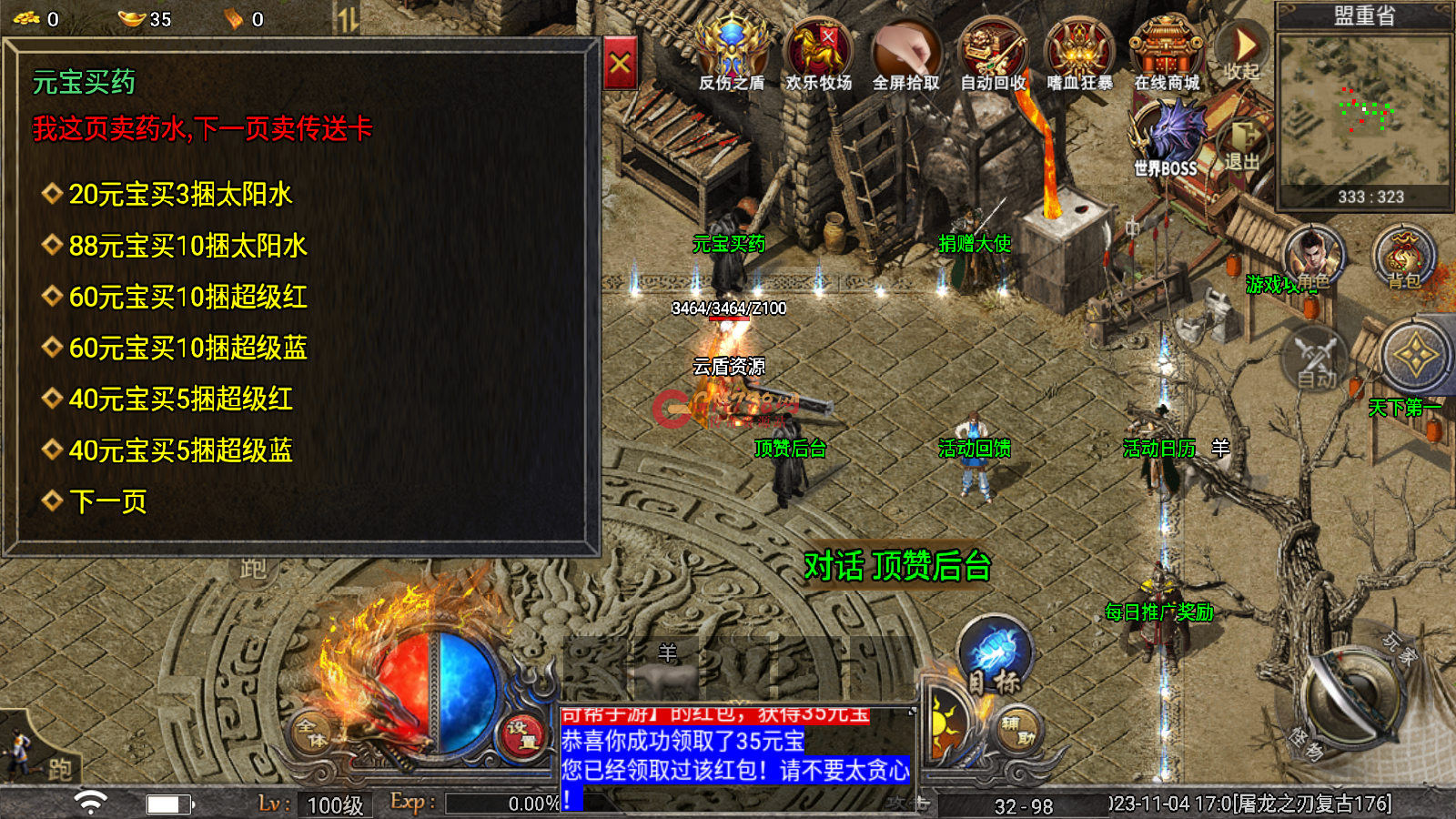Open the 欢乐牧场 feature
Viewport: 1456px width, 819px height.
point(818,56)
